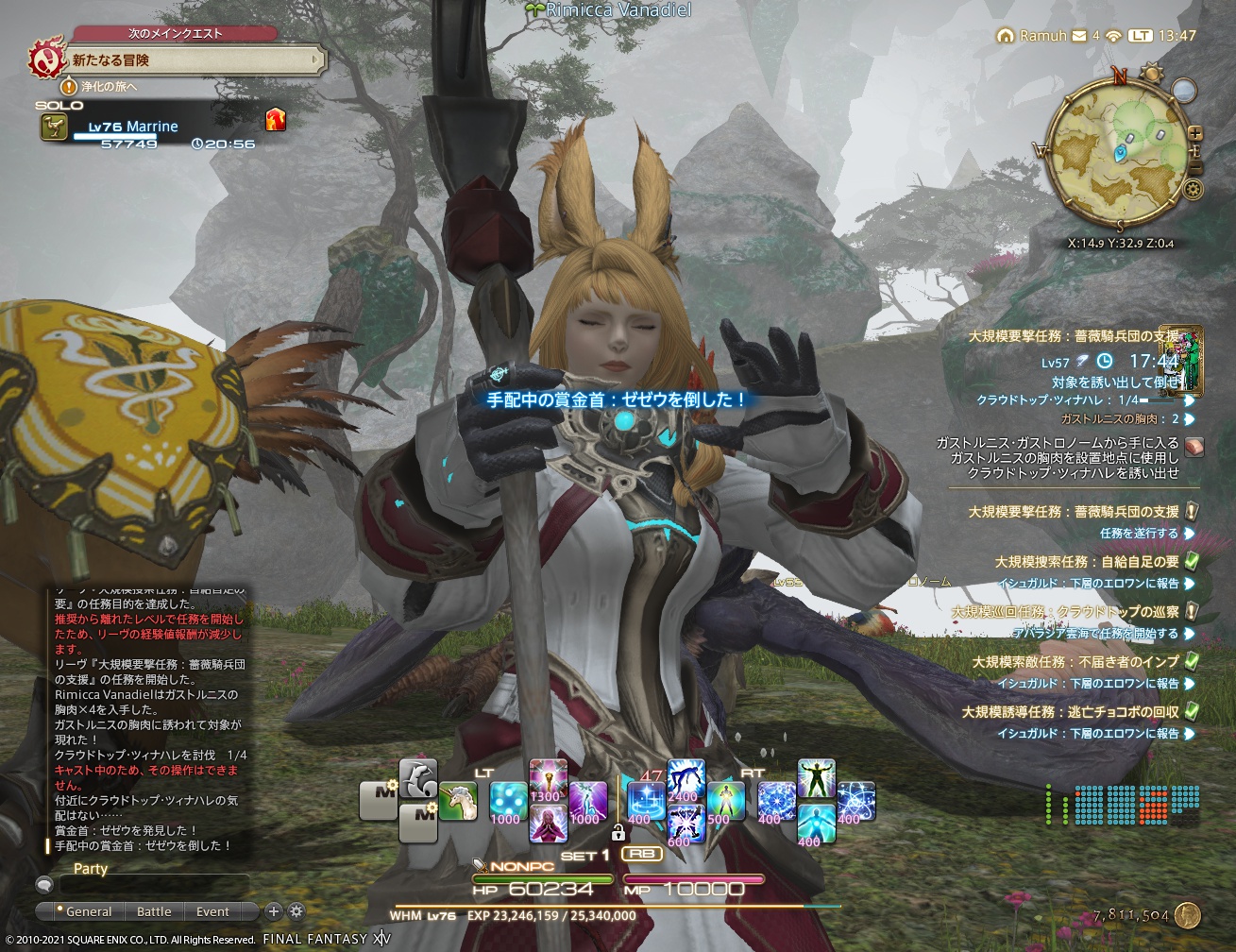Click the magnifying glass beside the minimap
This screenshot has height=952, width=1236.
coord(1183,90)
